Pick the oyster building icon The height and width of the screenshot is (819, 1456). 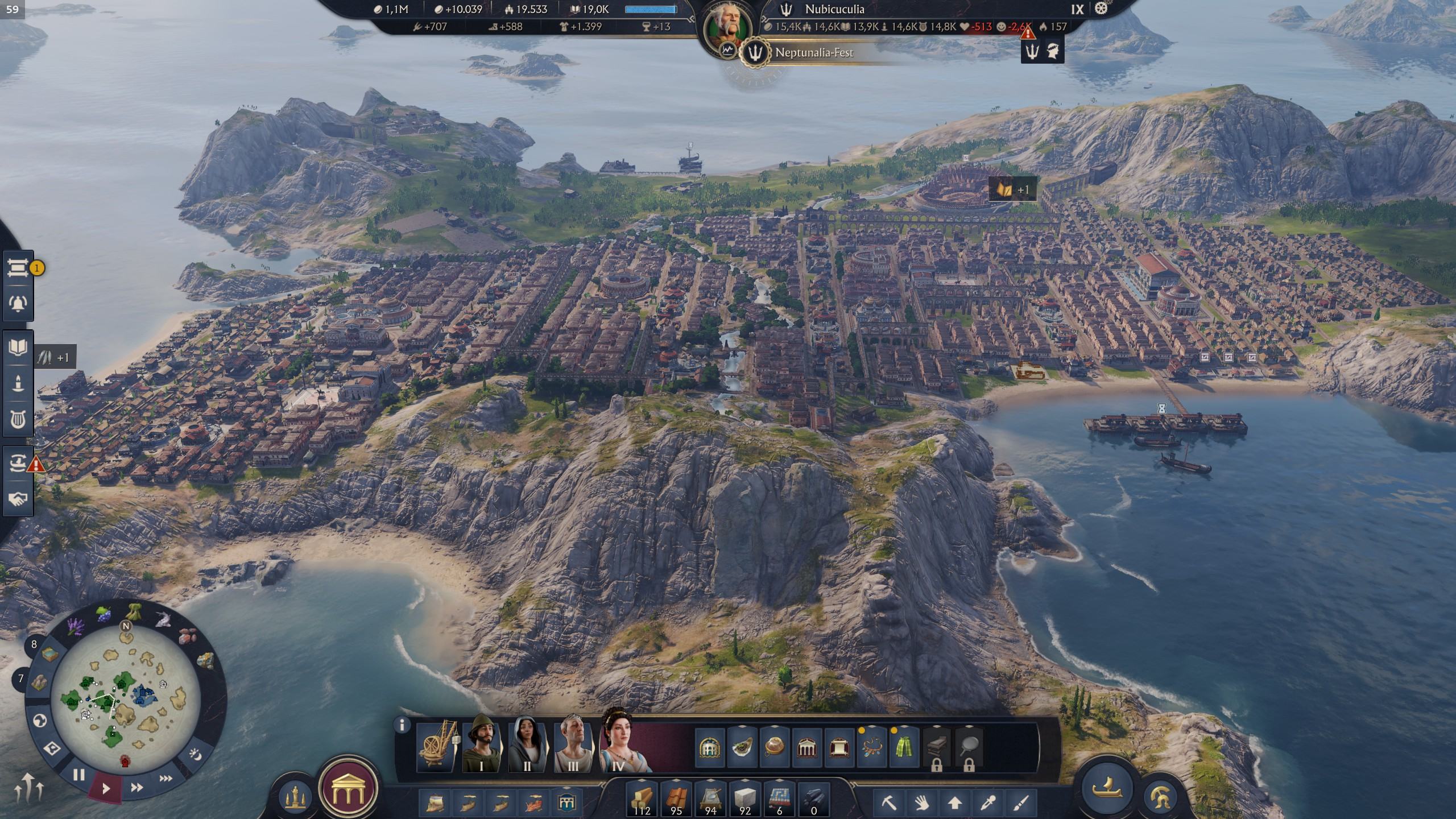pyautogui.click(x=742, y=747)
